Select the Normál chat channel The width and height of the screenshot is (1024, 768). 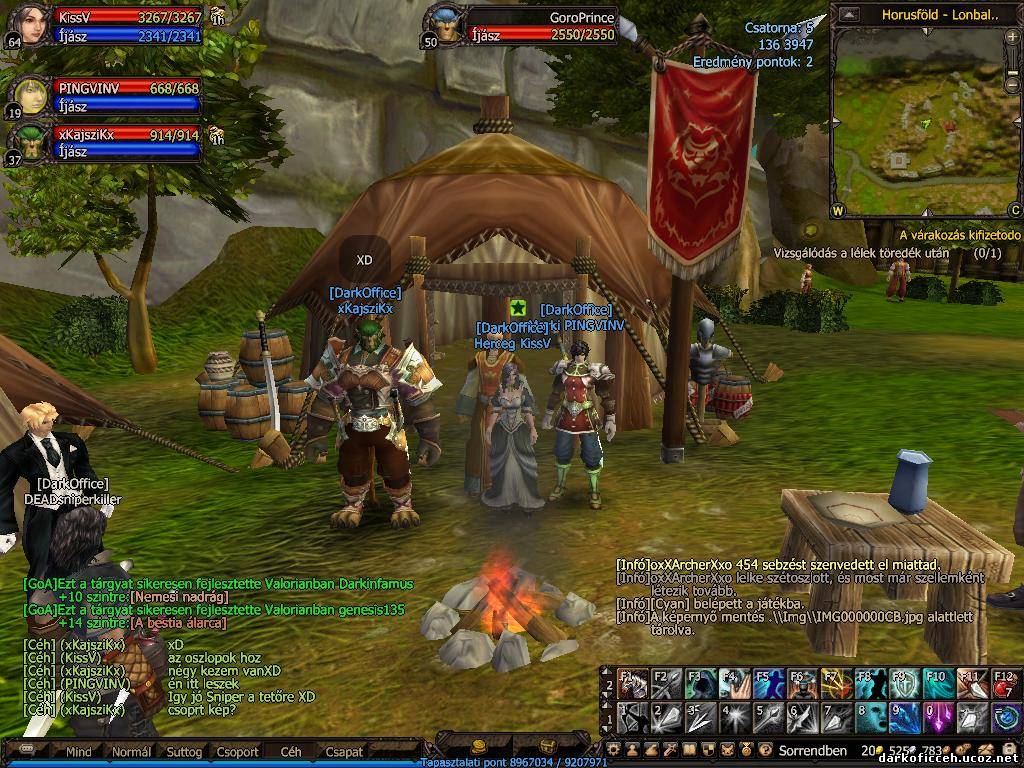point(131,752)
